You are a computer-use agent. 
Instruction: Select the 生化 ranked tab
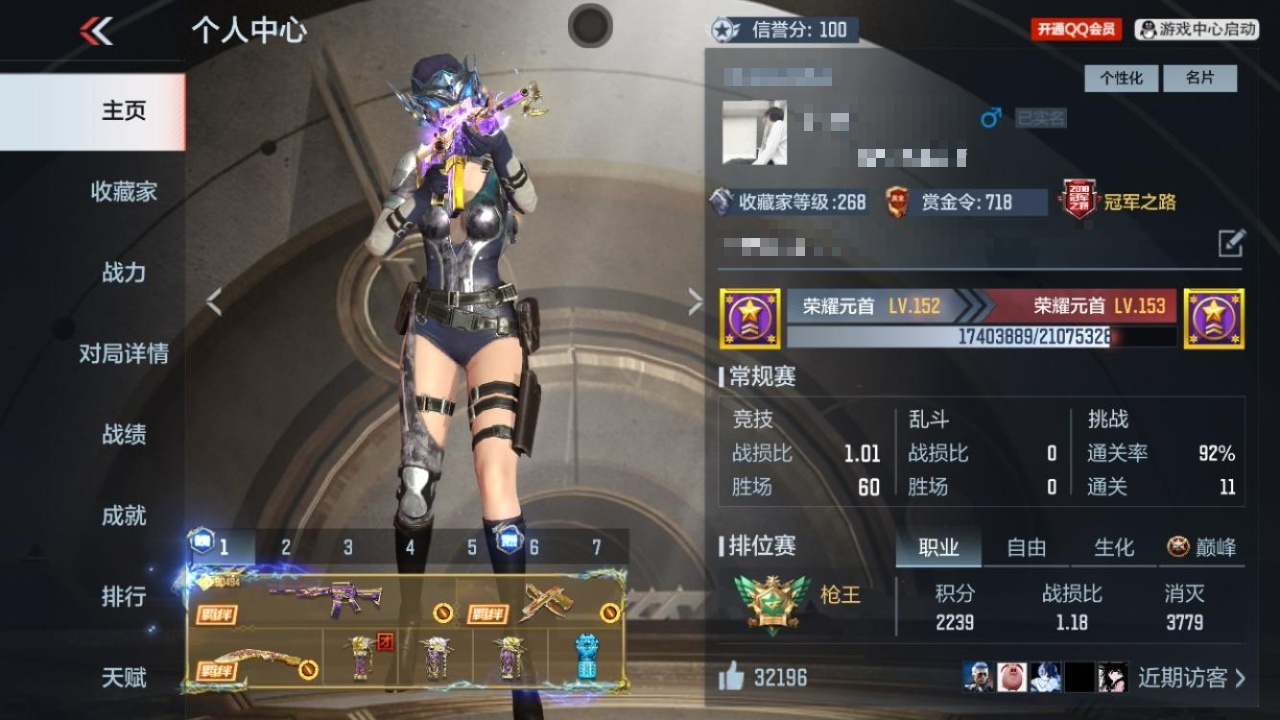[x=1114, y=547]
